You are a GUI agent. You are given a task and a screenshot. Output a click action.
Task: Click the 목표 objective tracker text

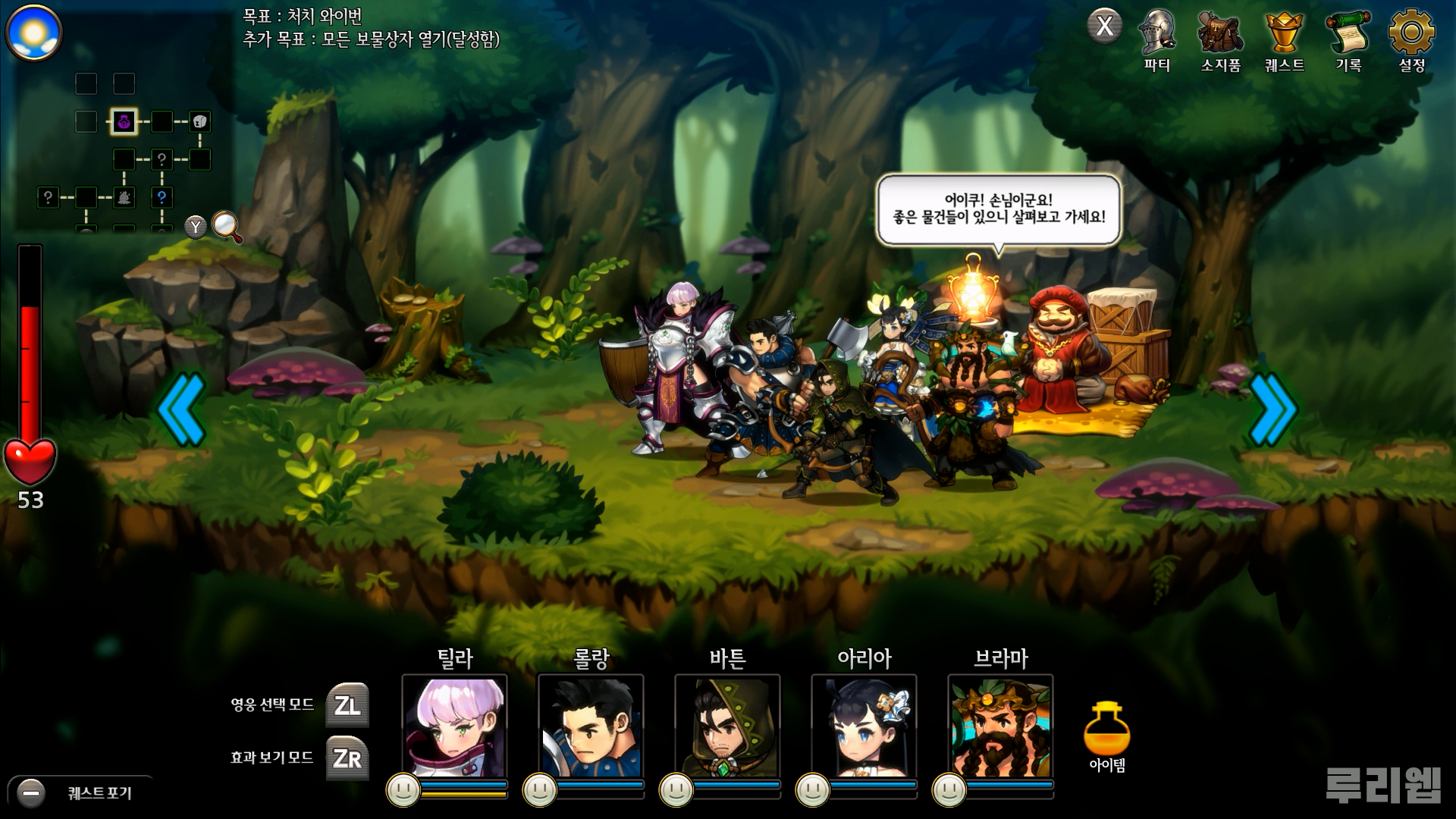[371, 28]
